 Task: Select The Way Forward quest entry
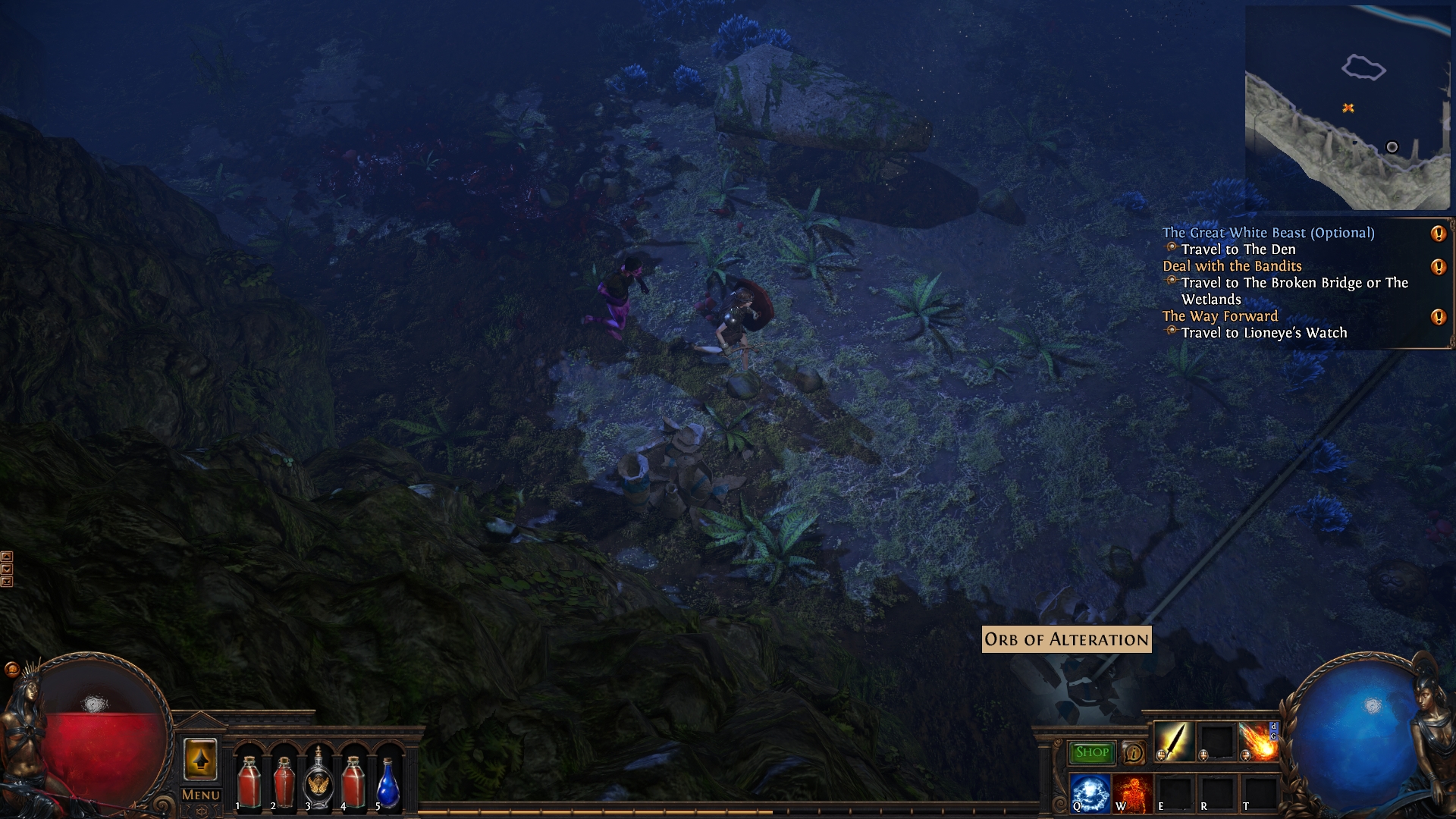[x=1220, y=316]
